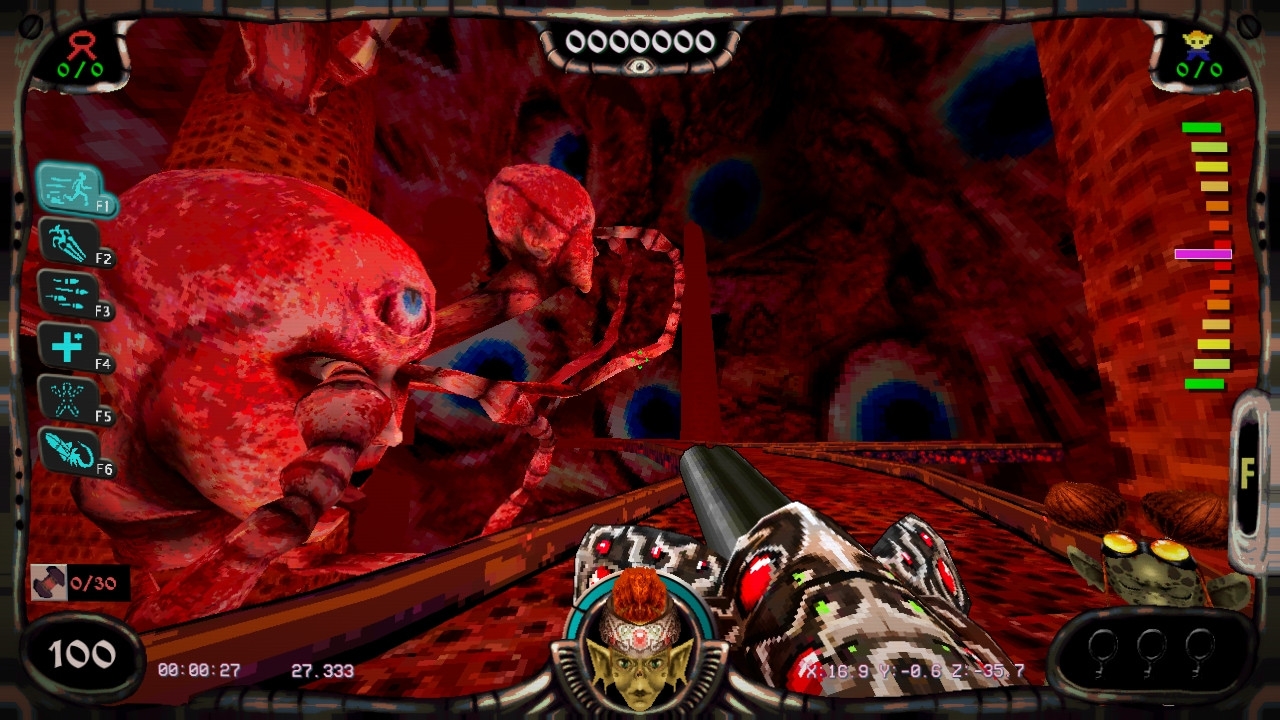Activate the scorpion creature ability

[69, 452]
